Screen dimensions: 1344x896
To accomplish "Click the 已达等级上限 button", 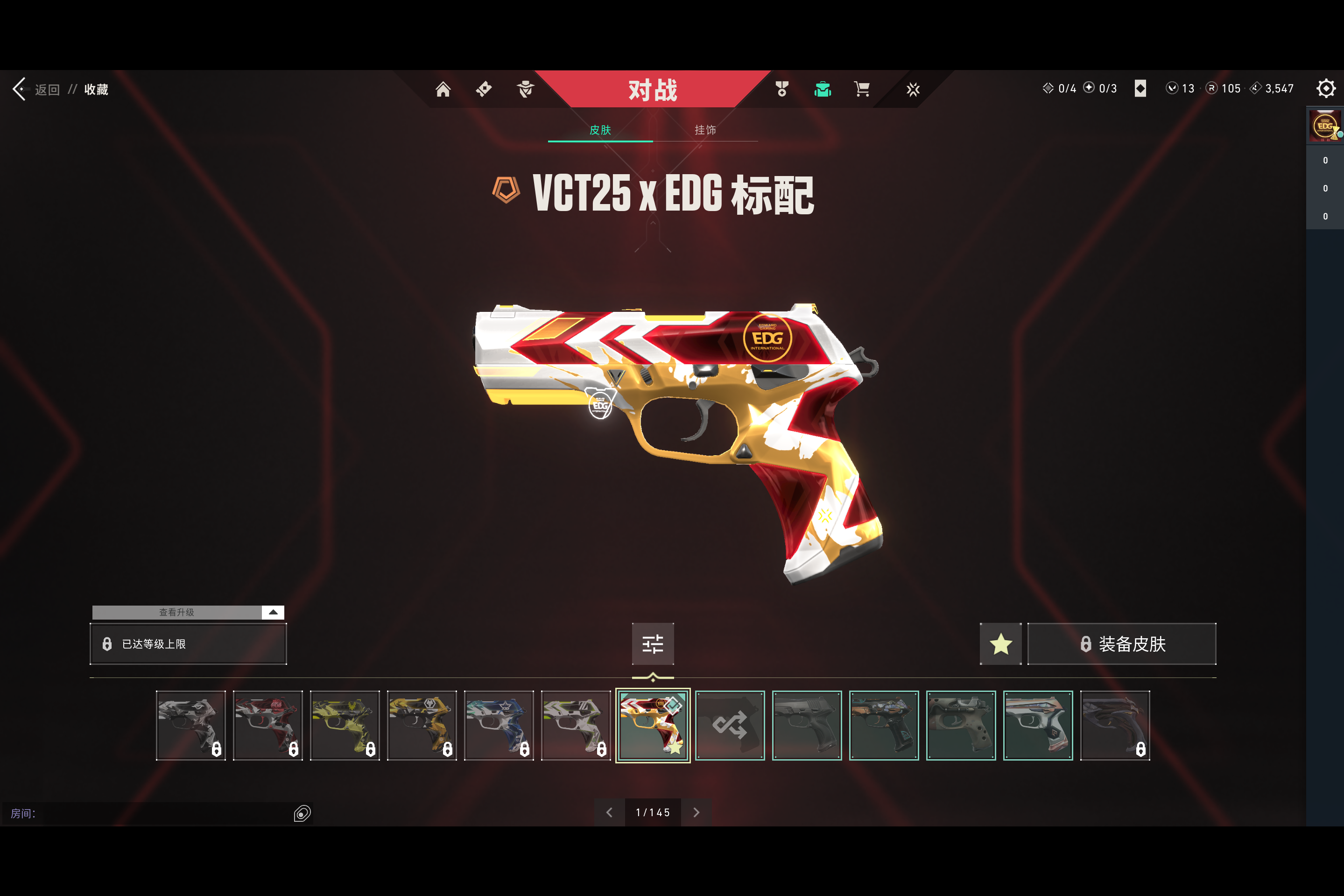I will pyautogui.click(x=188, y=644).
